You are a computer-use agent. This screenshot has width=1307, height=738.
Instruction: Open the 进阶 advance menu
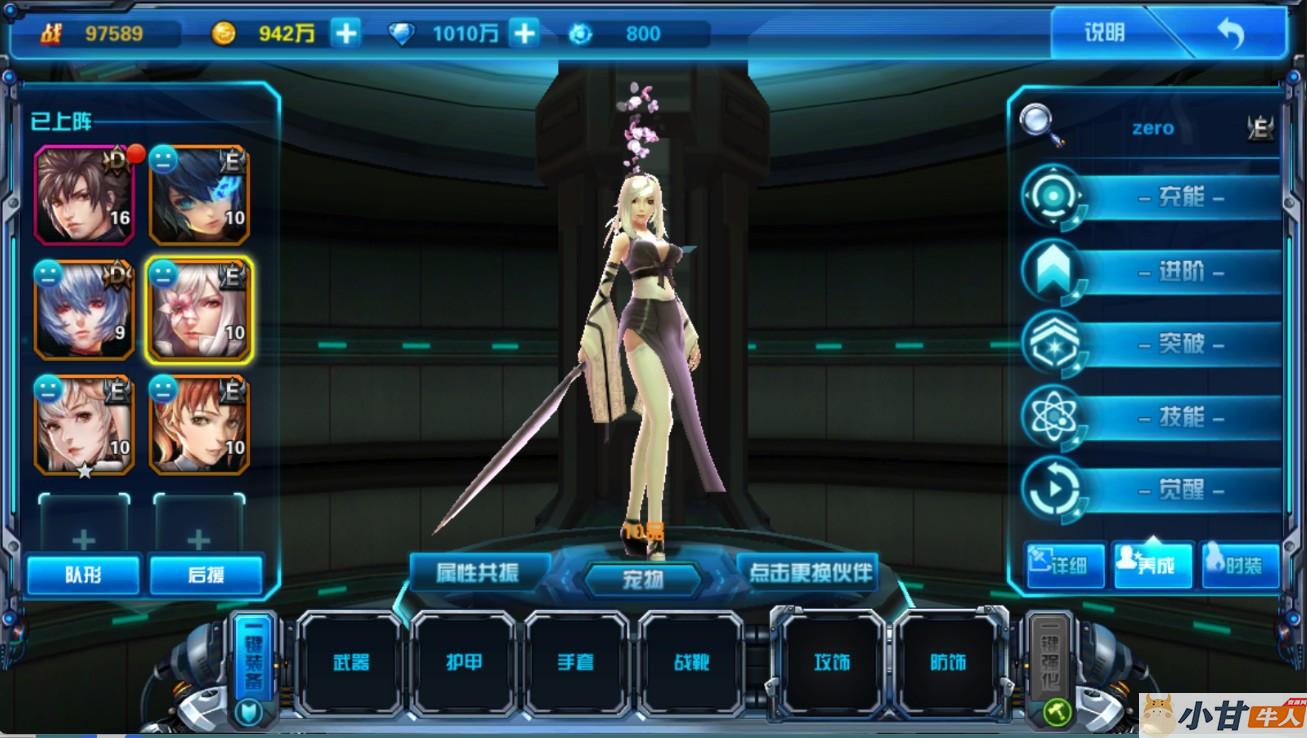pos(1180,271)
